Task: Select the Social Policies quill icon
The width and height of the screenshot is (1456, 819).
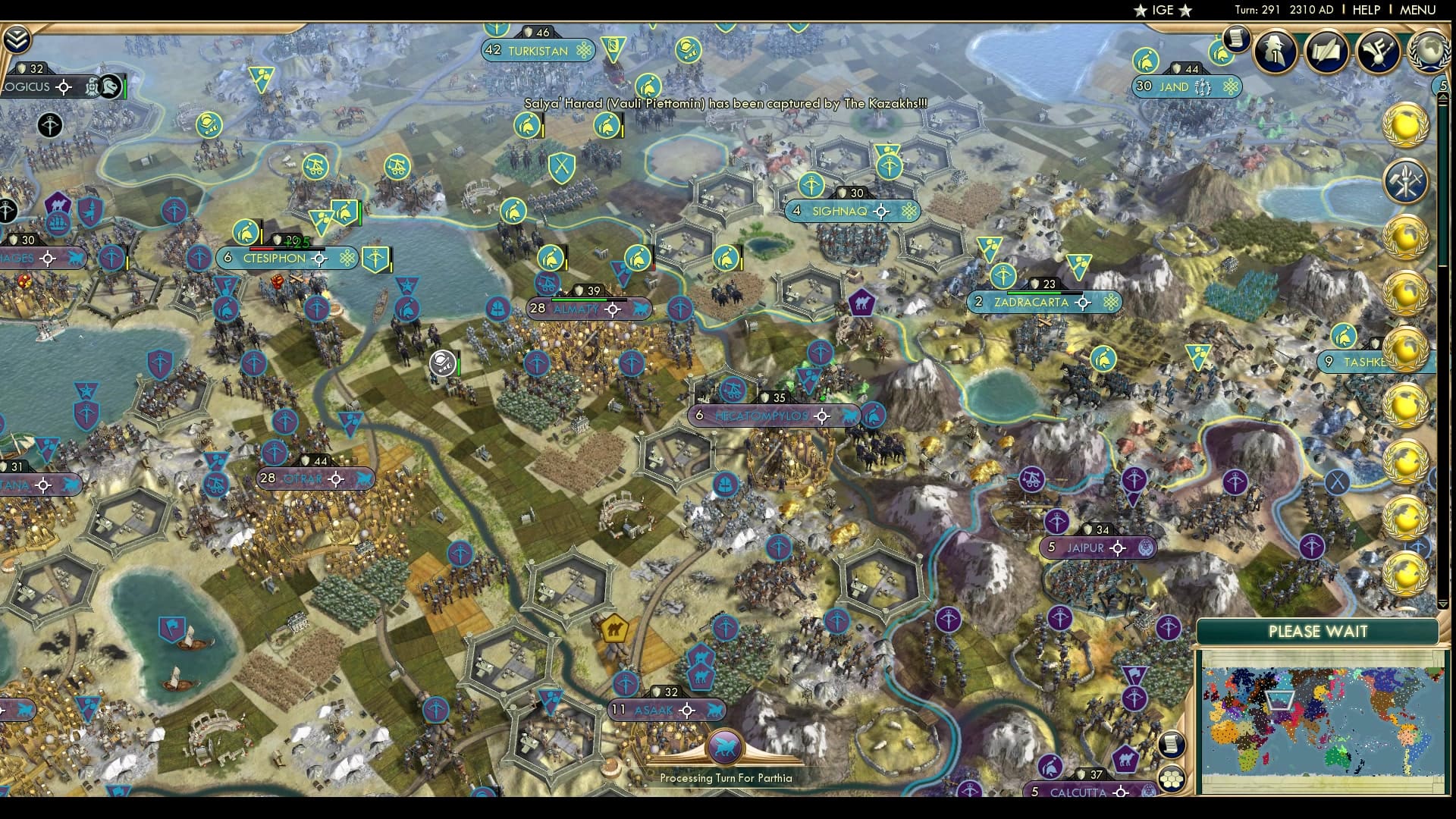Action: [1326, 52]
